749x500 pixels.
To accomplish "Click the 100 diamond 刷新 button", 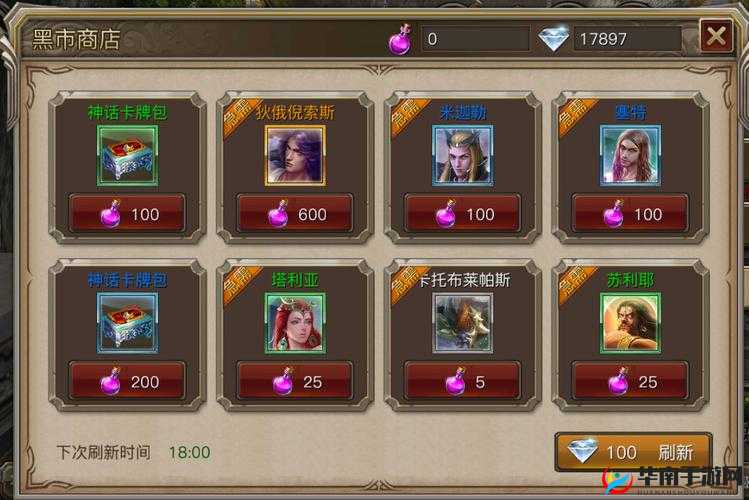I will pyautogui.click(x=633, y=452).
